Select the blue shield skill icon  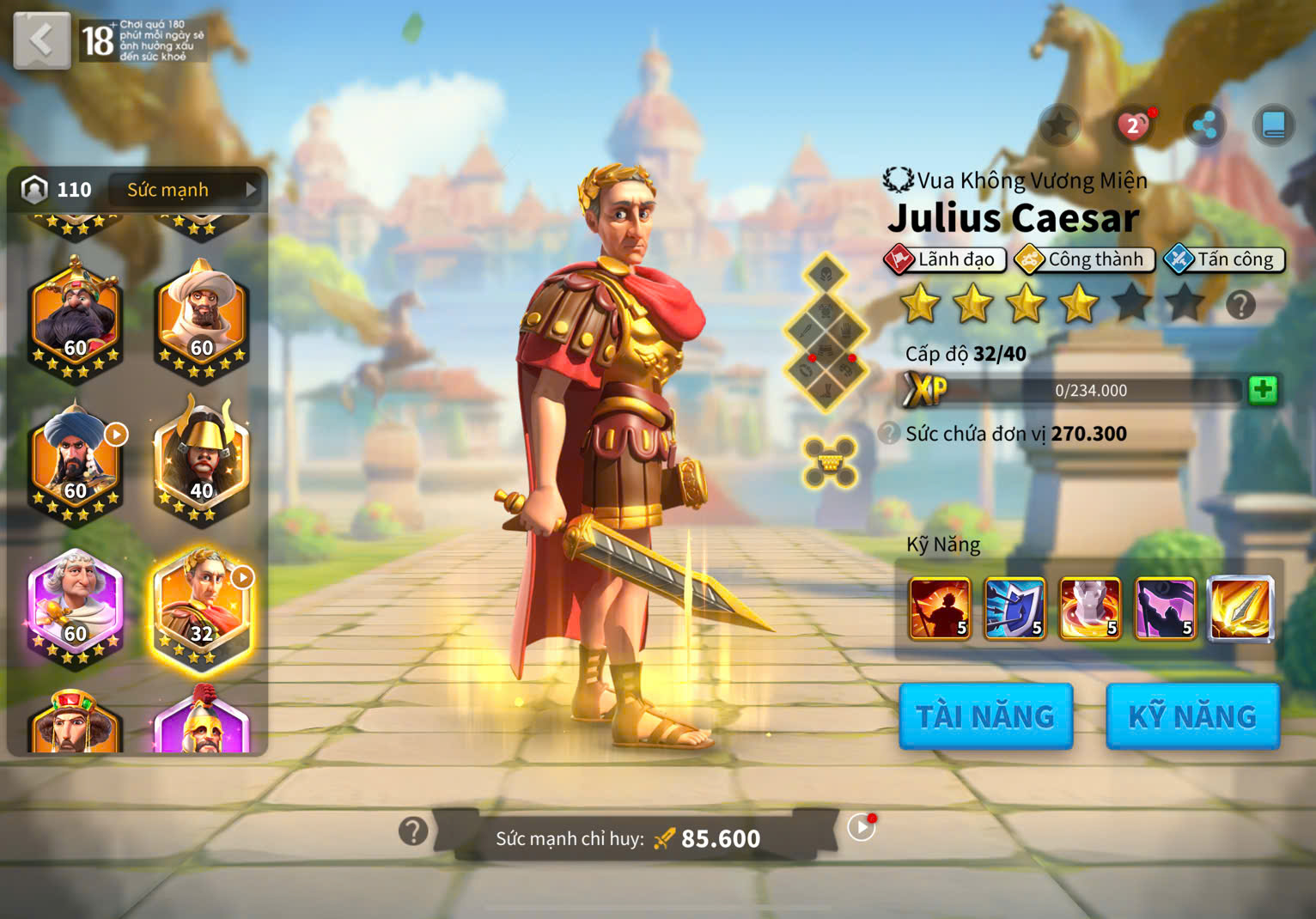pos(1014,609)
